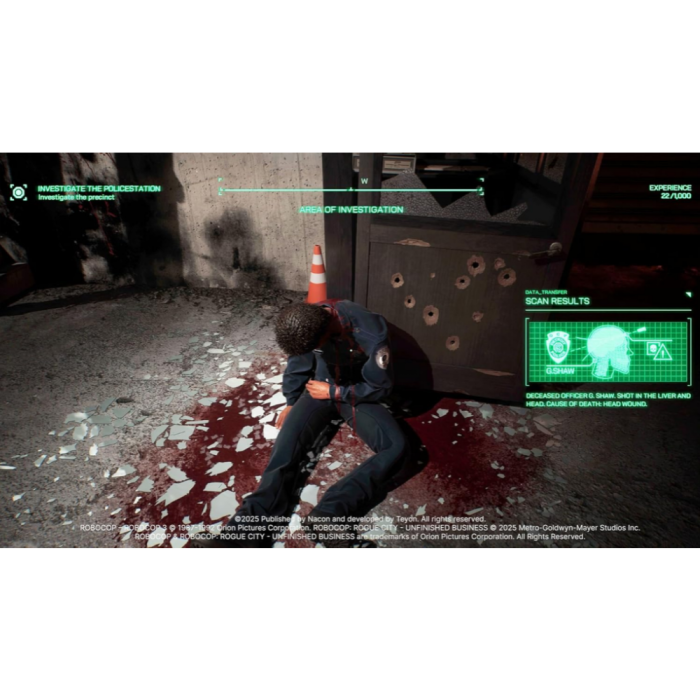Click the objective target icon beside the quest
This screenshot has height=700, width=700.
18,192
